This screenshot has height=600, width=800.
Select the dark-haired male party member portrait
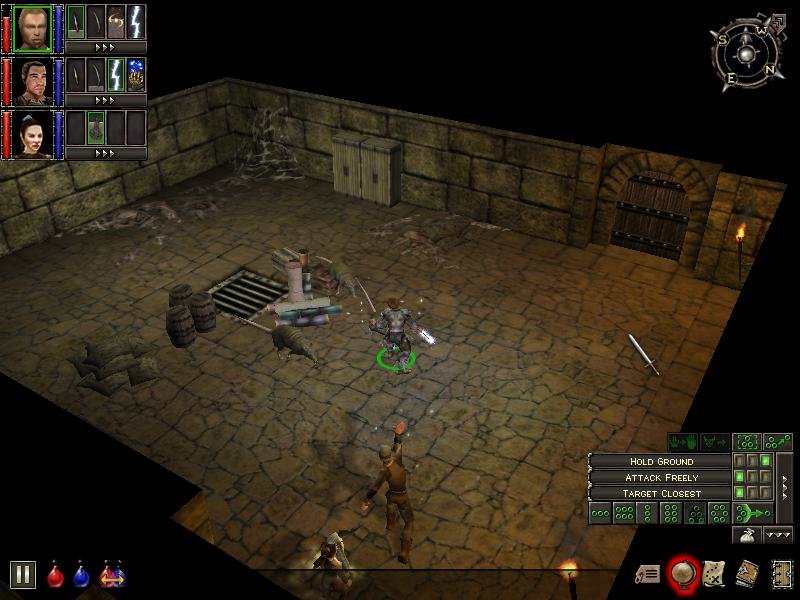[x=32, y=81]
